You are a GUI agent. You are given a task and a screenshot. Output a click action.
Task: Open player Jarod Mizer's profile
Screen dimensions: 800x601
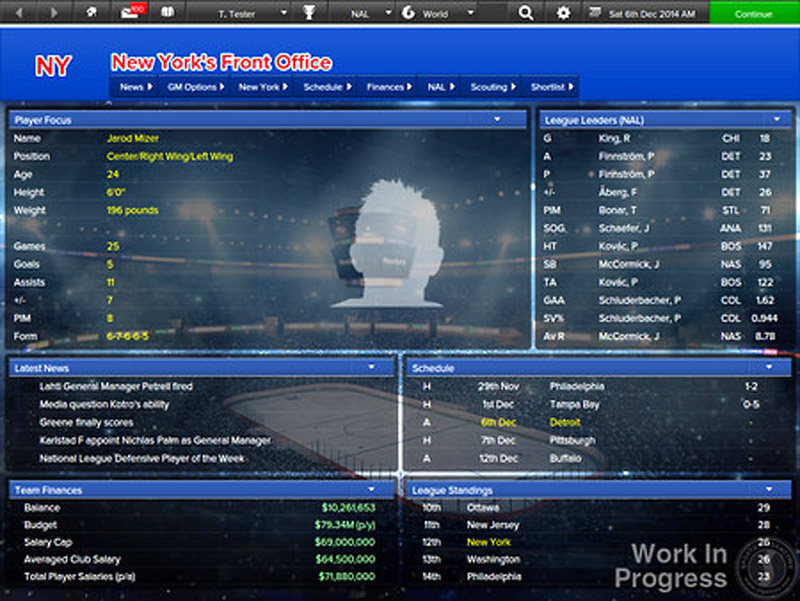(133, 138)
